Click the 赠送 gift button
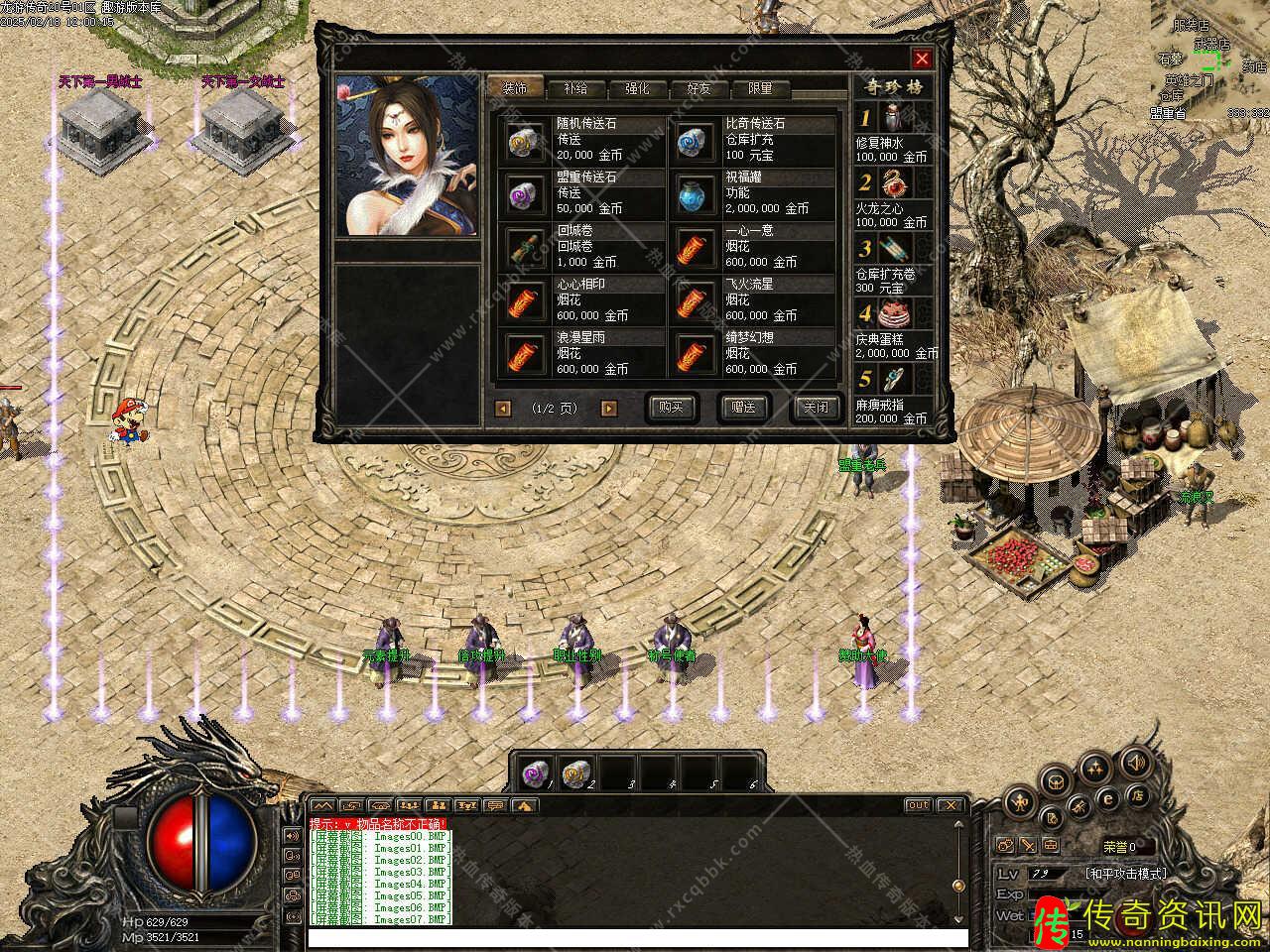The width and height of the screenshot is (1270, 952). click(x=743, y=408)
